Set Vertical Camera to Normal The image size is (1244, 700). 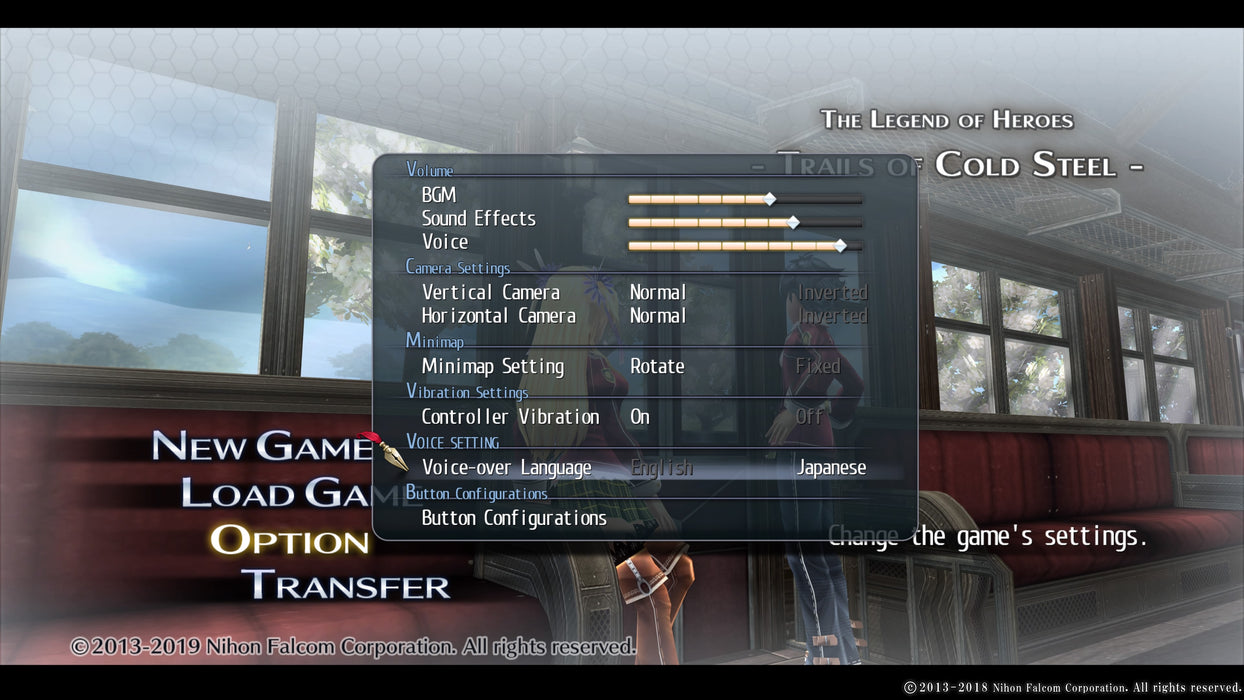coord(658,293)
